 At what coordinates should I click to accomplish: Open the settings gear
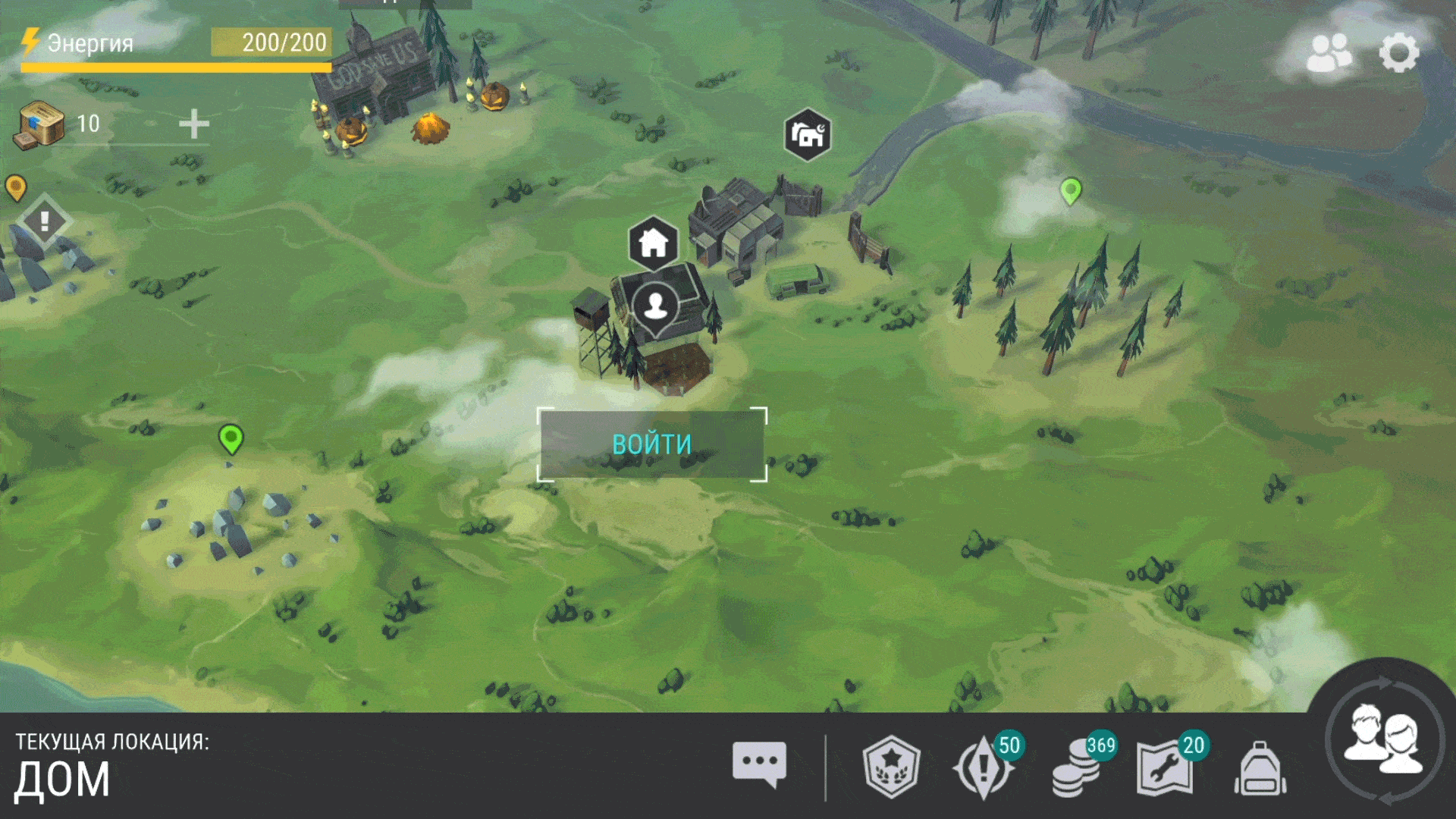(1398, 53)
